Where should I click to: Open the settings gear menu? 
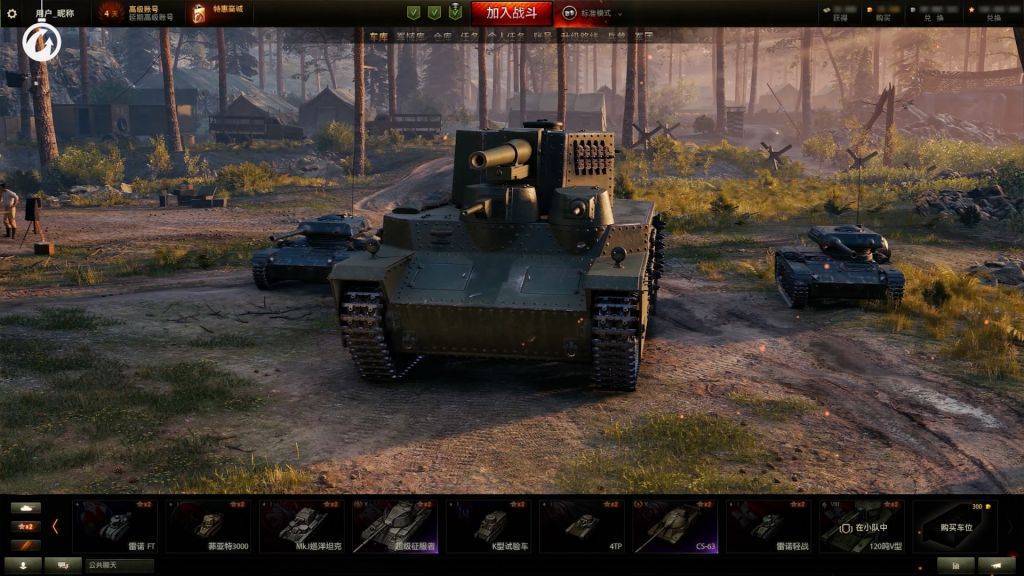(x=13, y=14)
